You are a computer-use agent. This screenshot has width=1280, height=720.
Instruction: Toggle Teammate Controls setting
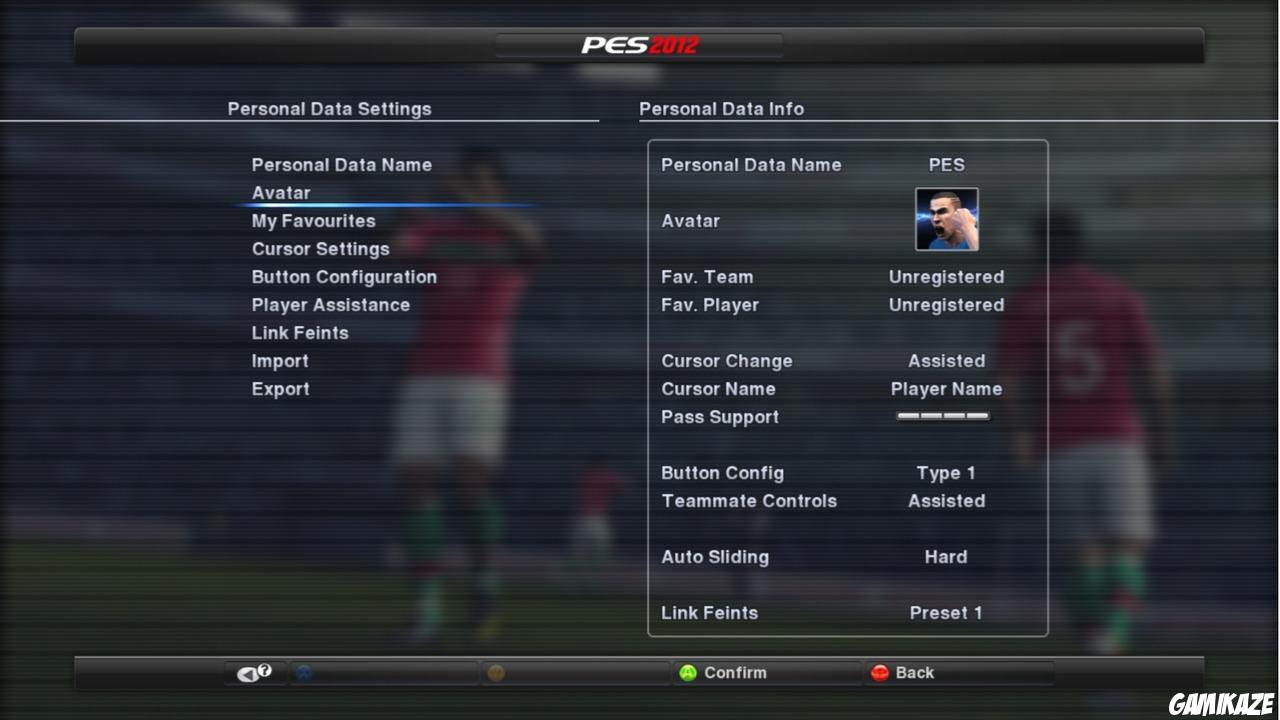(x=946, y=501)
